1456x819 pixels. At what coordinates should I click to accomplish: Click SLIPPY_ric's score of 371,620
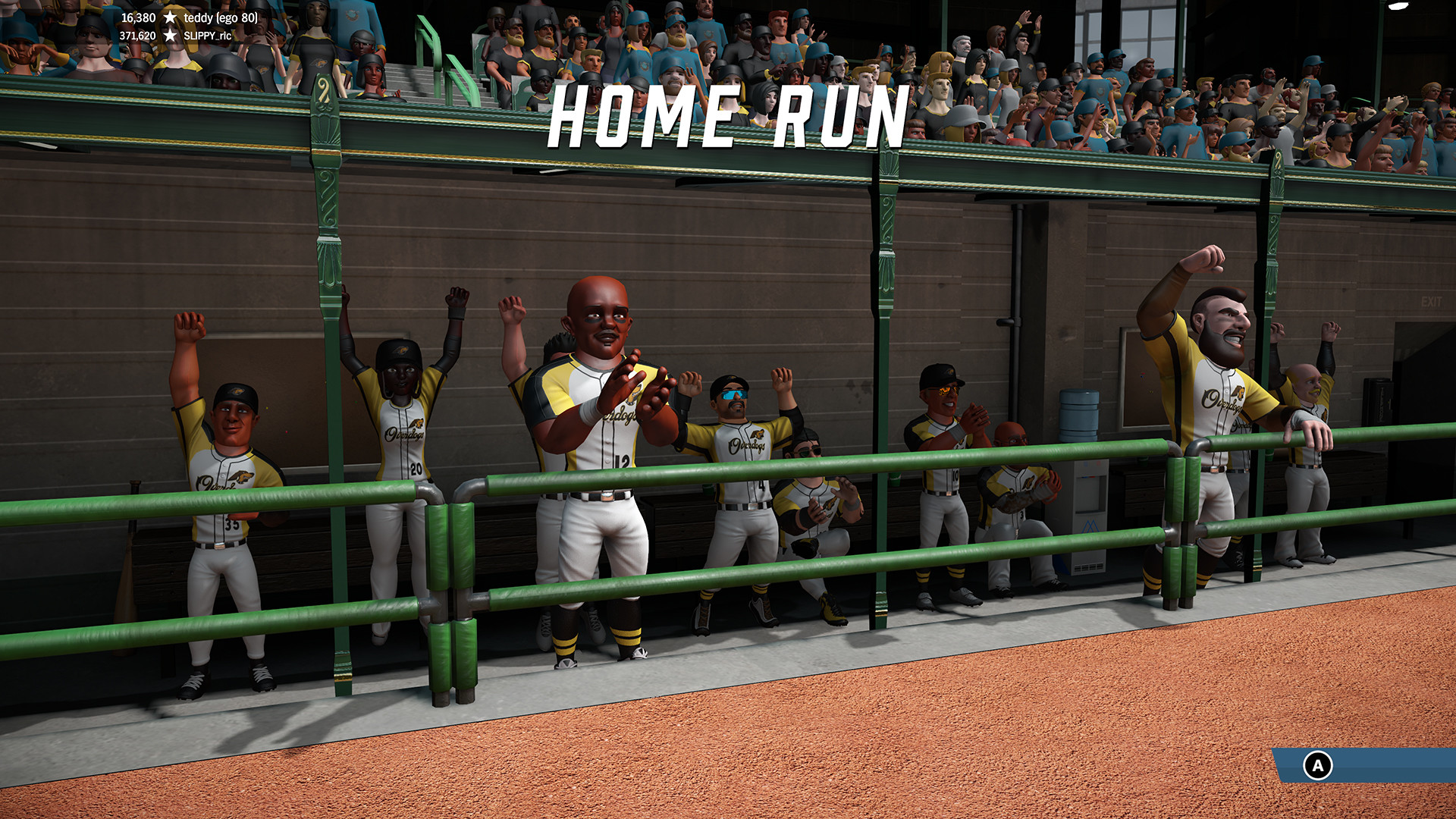[x=140, y=34]
